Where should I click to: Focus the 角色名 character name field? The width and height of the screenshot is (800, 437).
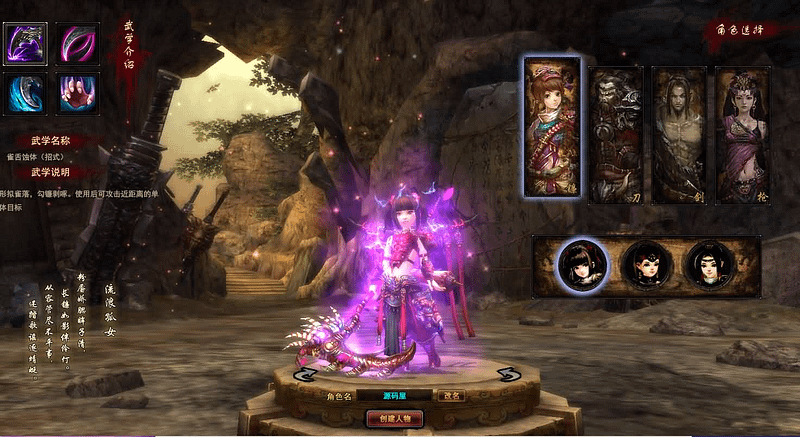[394, 395]
